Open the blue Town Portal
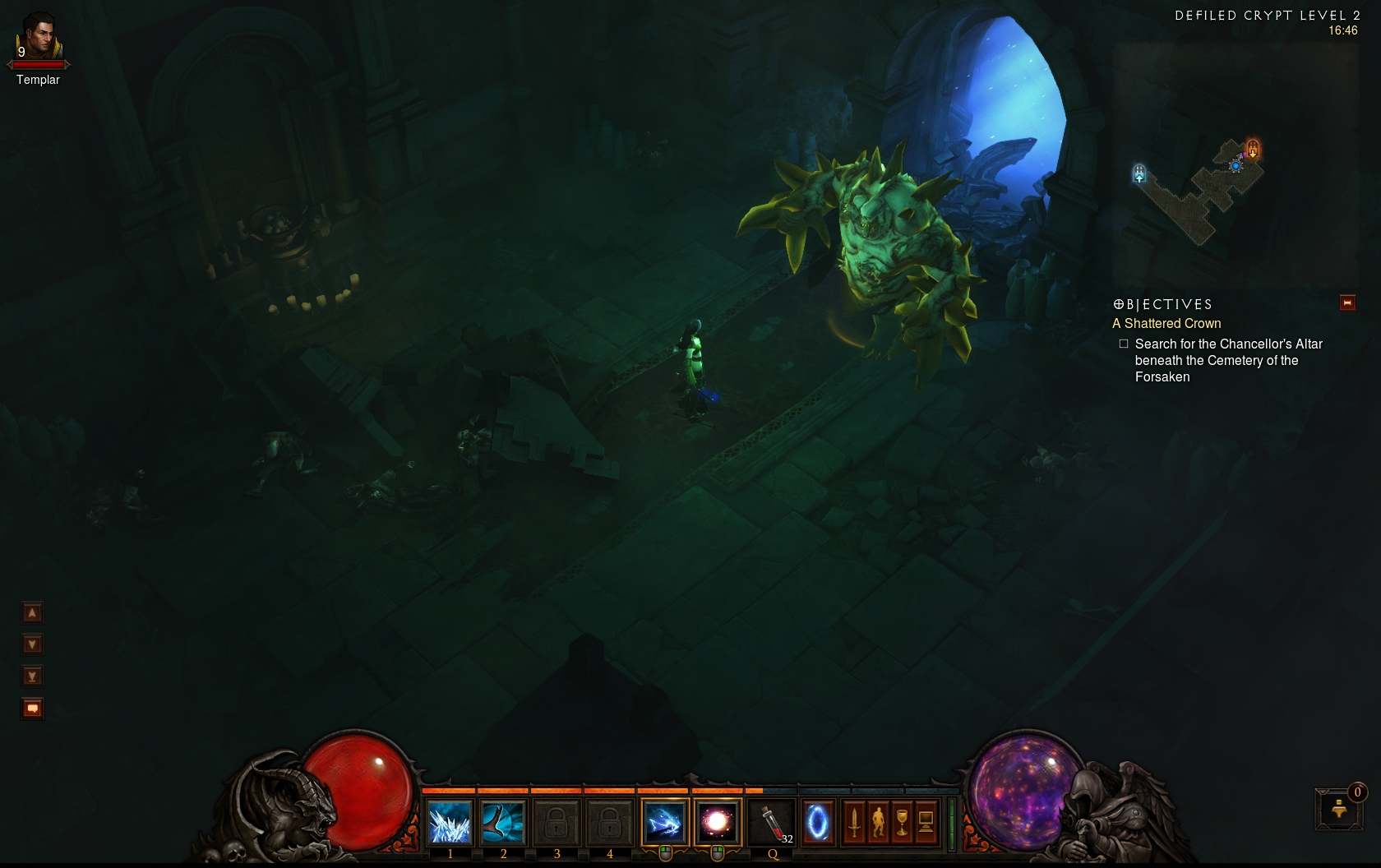This screenshot has width=1381, height=868. (x=817, y=822)
